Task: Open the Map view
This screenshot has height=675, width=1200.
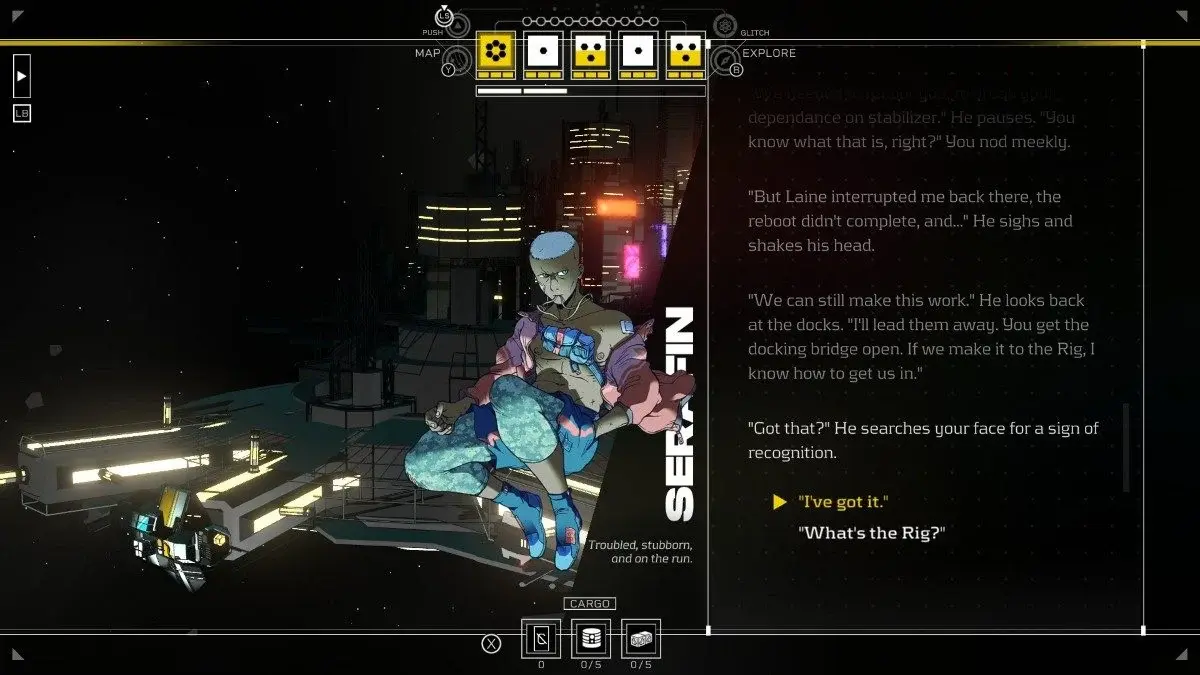Action: [x=456, y=60]
